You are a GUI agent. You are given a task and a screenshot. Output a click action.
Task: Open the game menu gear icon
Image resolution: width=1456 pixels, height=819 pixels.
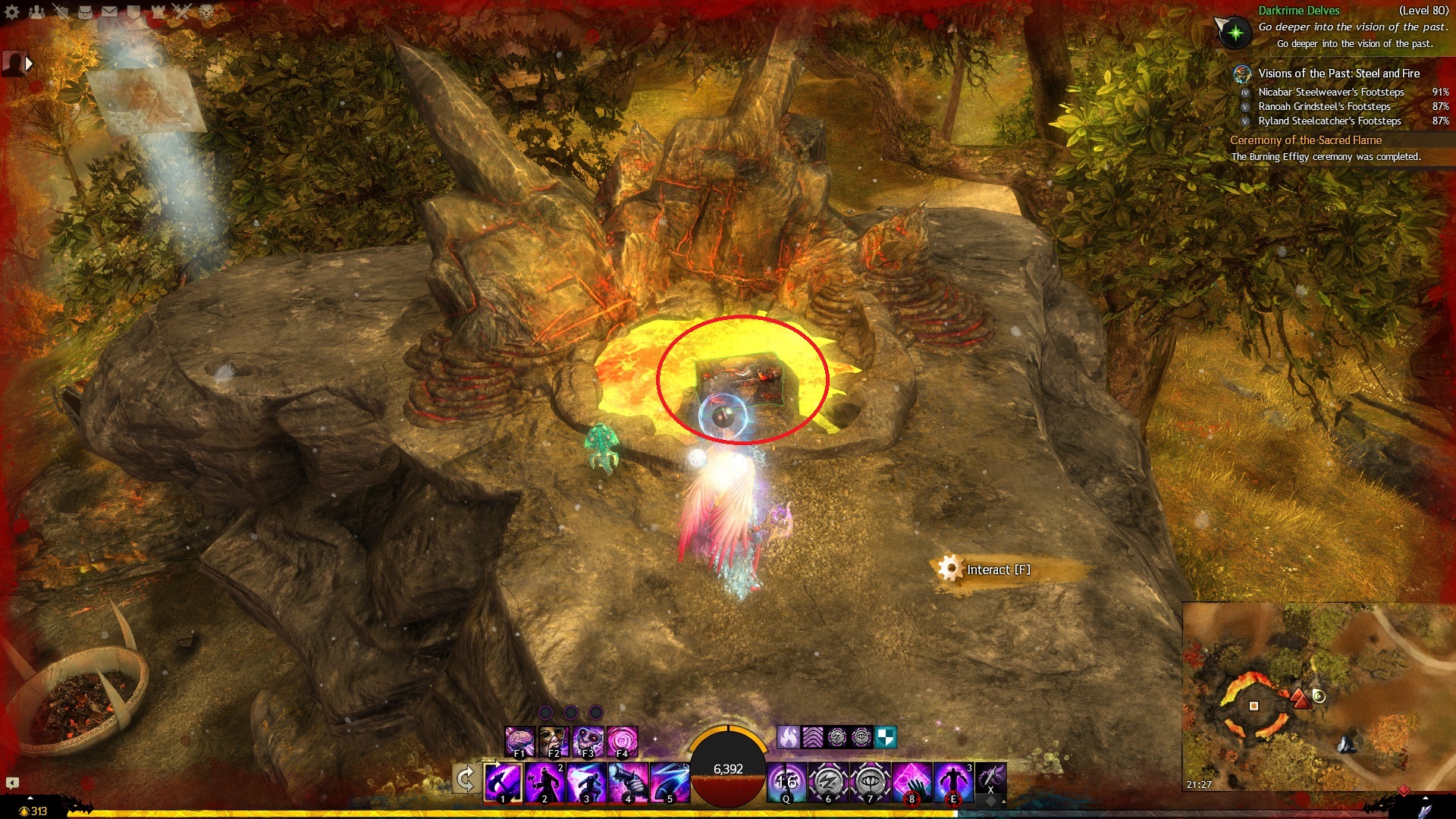pos(12,11)
